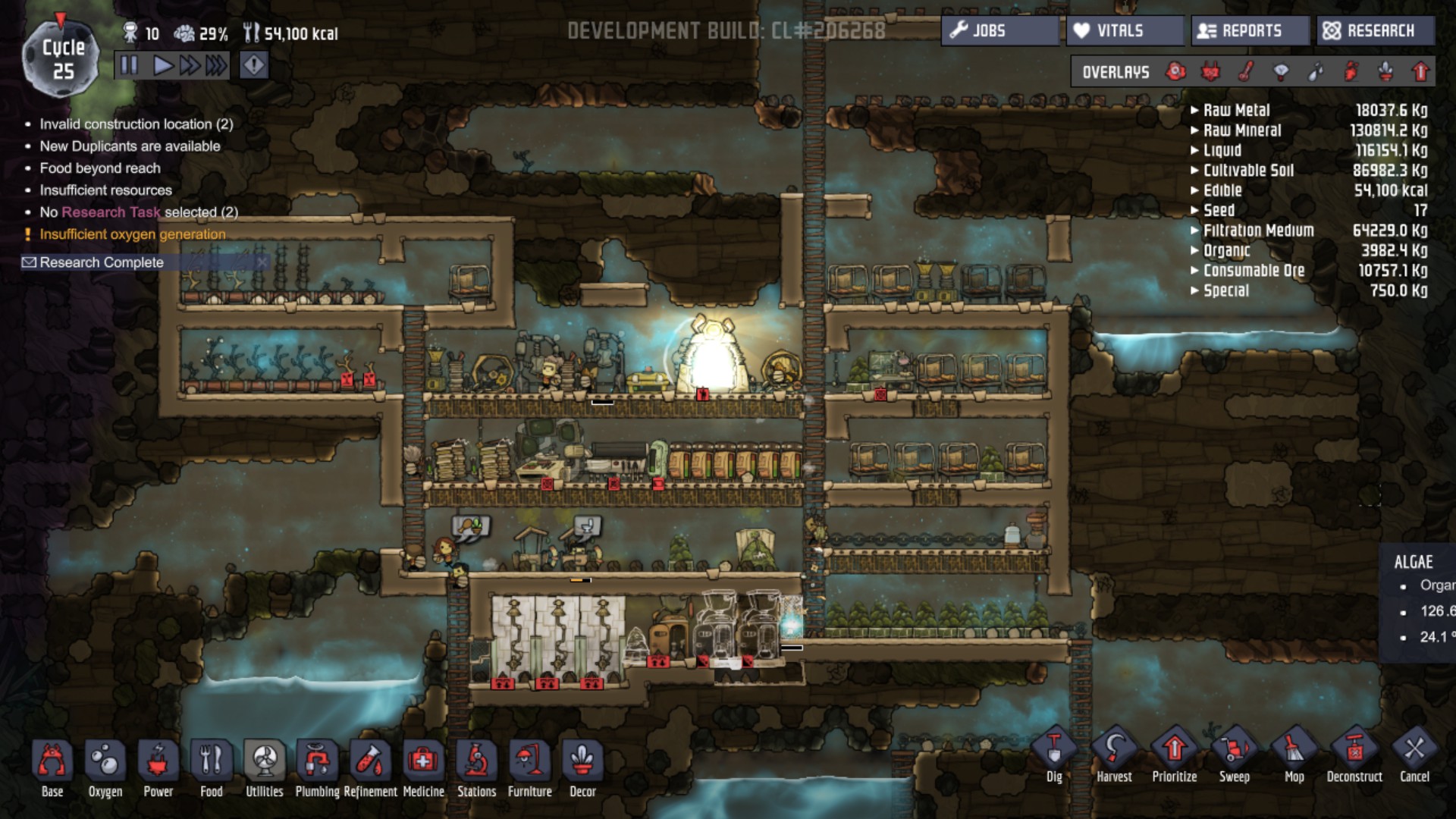Expand the Raw Metal resource category
This screenshot has height=819, width=1456.
point(1236,111)
